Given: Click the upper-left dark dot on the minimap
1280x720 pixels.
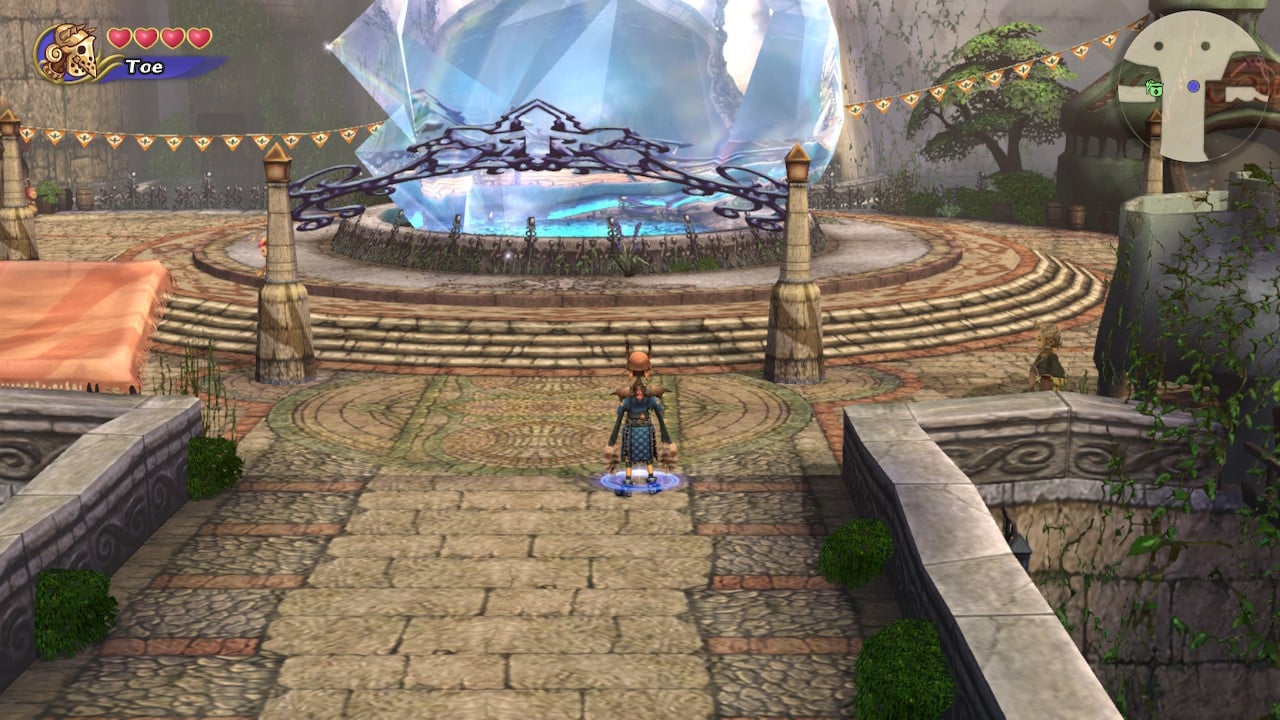Looking at the screenshot, I should 1158,45.
